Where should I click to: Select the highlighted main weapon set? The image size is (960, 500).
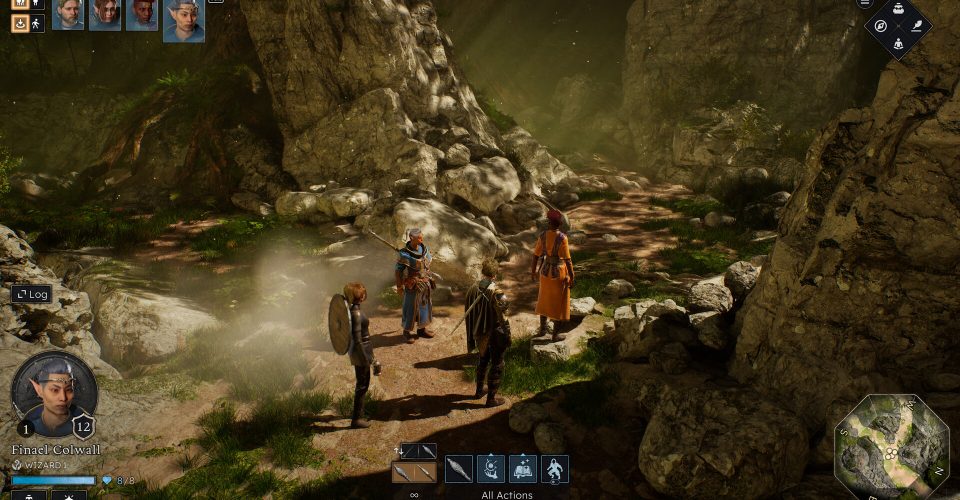point(414,472)
